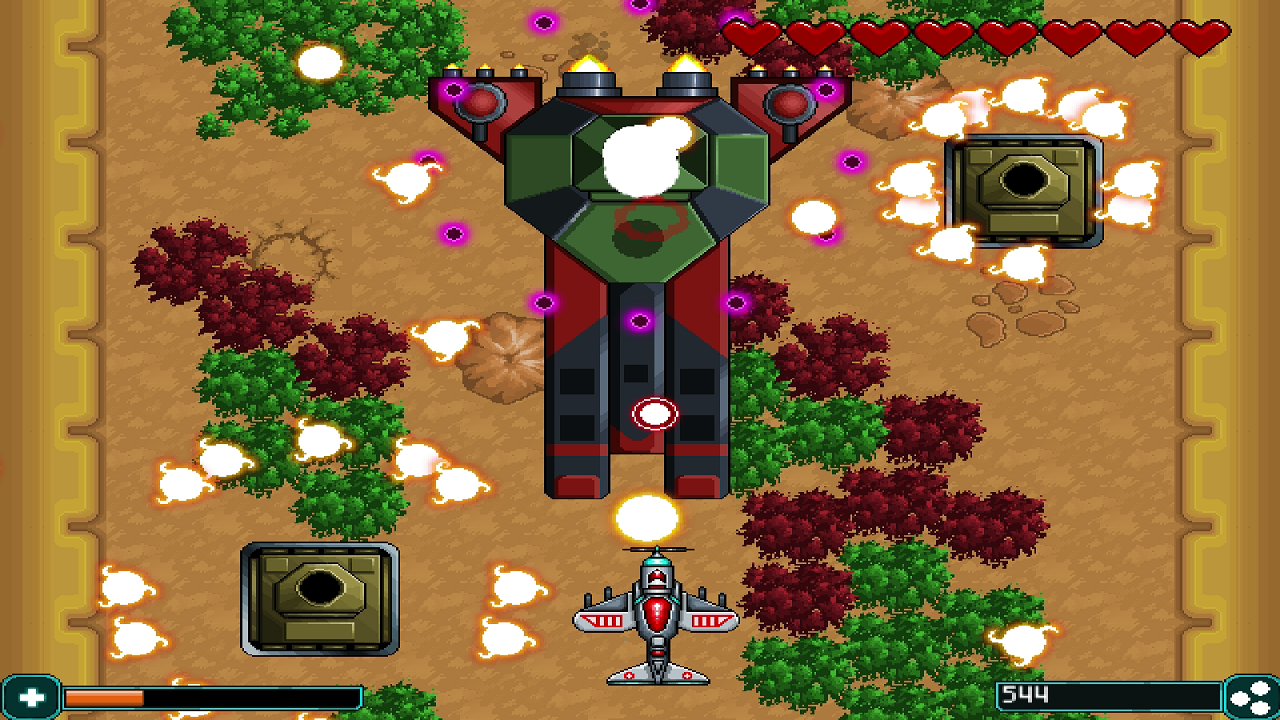Click the boss's left red cannon turret
This screenshot has height=720, width=1280.
pos(483,105)
